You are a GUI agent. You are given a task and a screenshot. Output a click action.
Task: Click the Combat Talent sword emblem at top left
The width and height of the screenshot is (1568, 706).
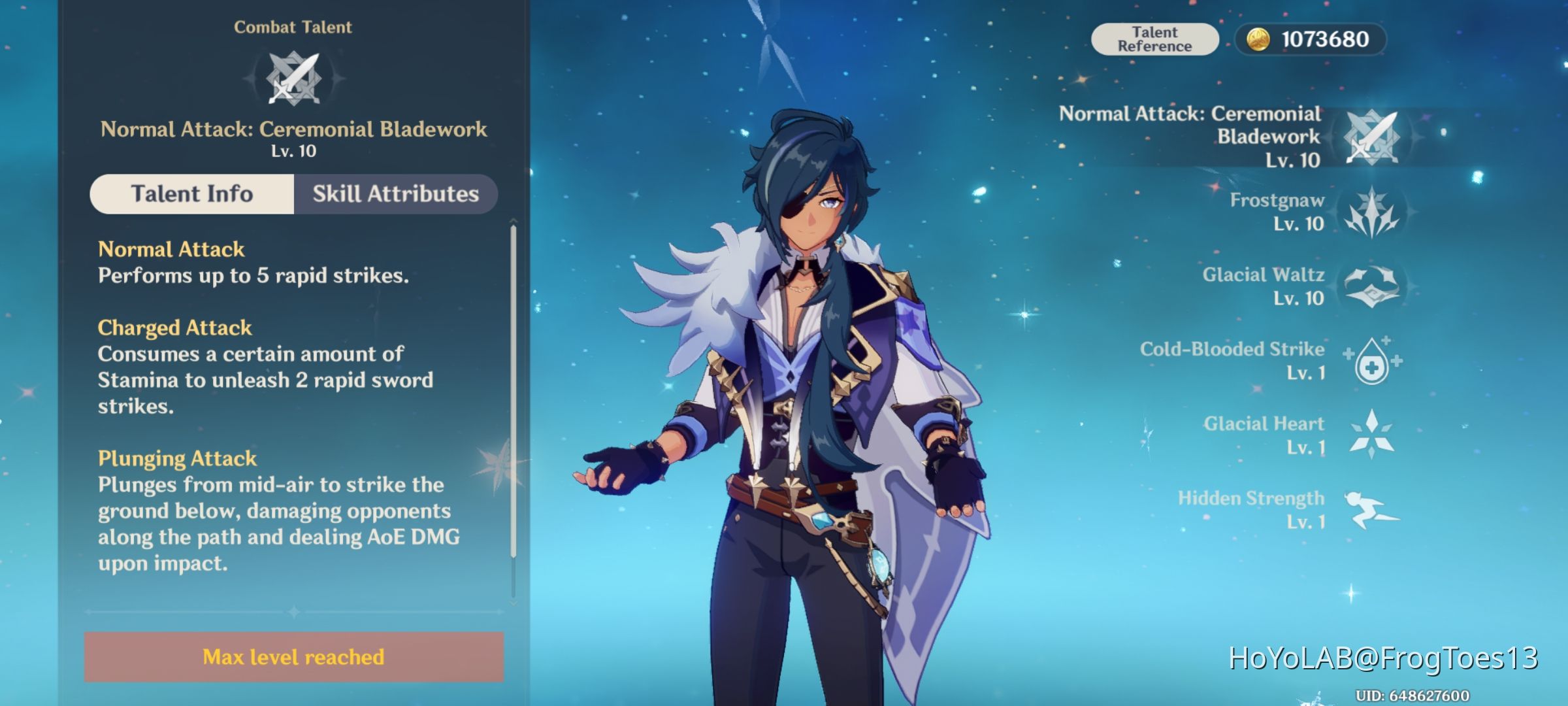click(x=293, y=78)
